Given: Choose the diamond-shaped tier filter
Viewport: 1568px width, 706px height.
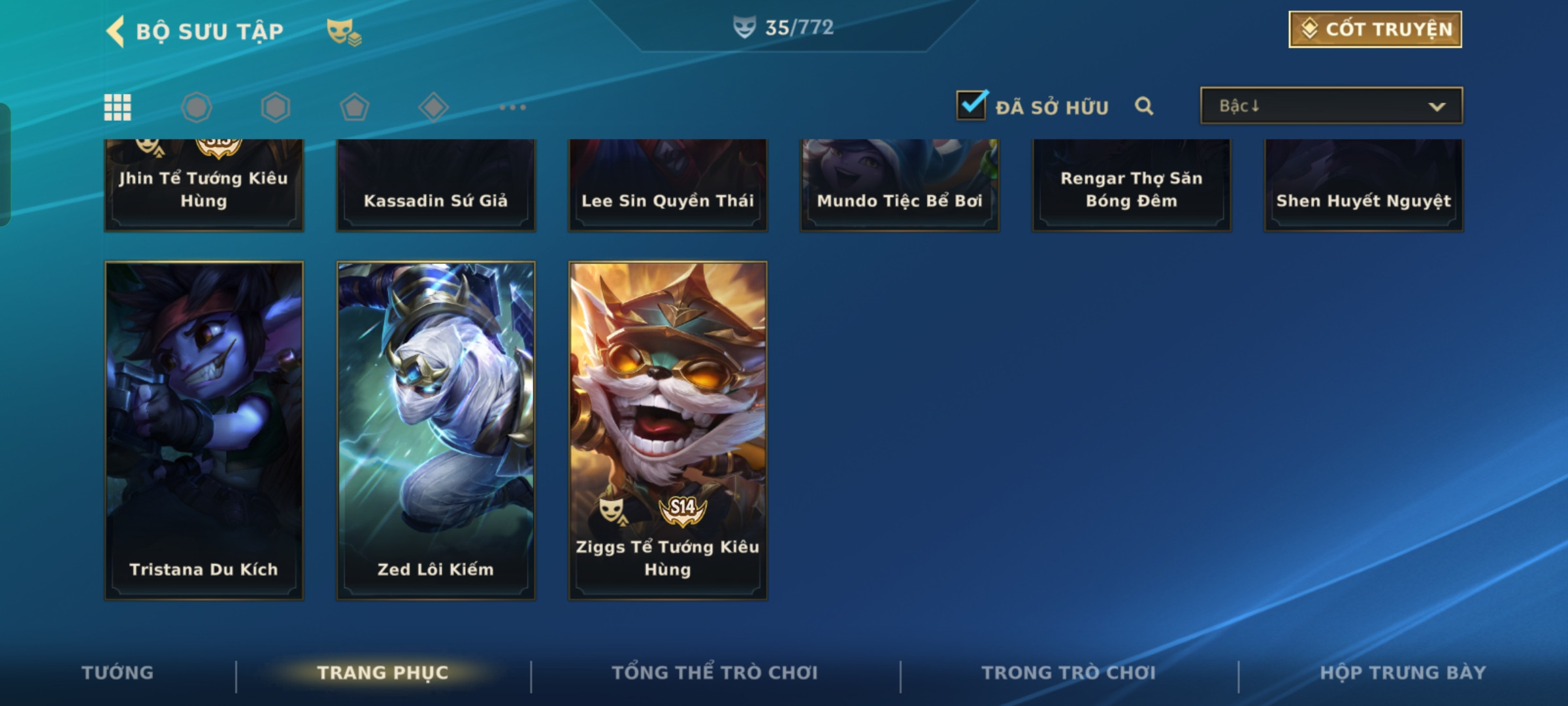Looking at the screenshot, I should 433,107.
